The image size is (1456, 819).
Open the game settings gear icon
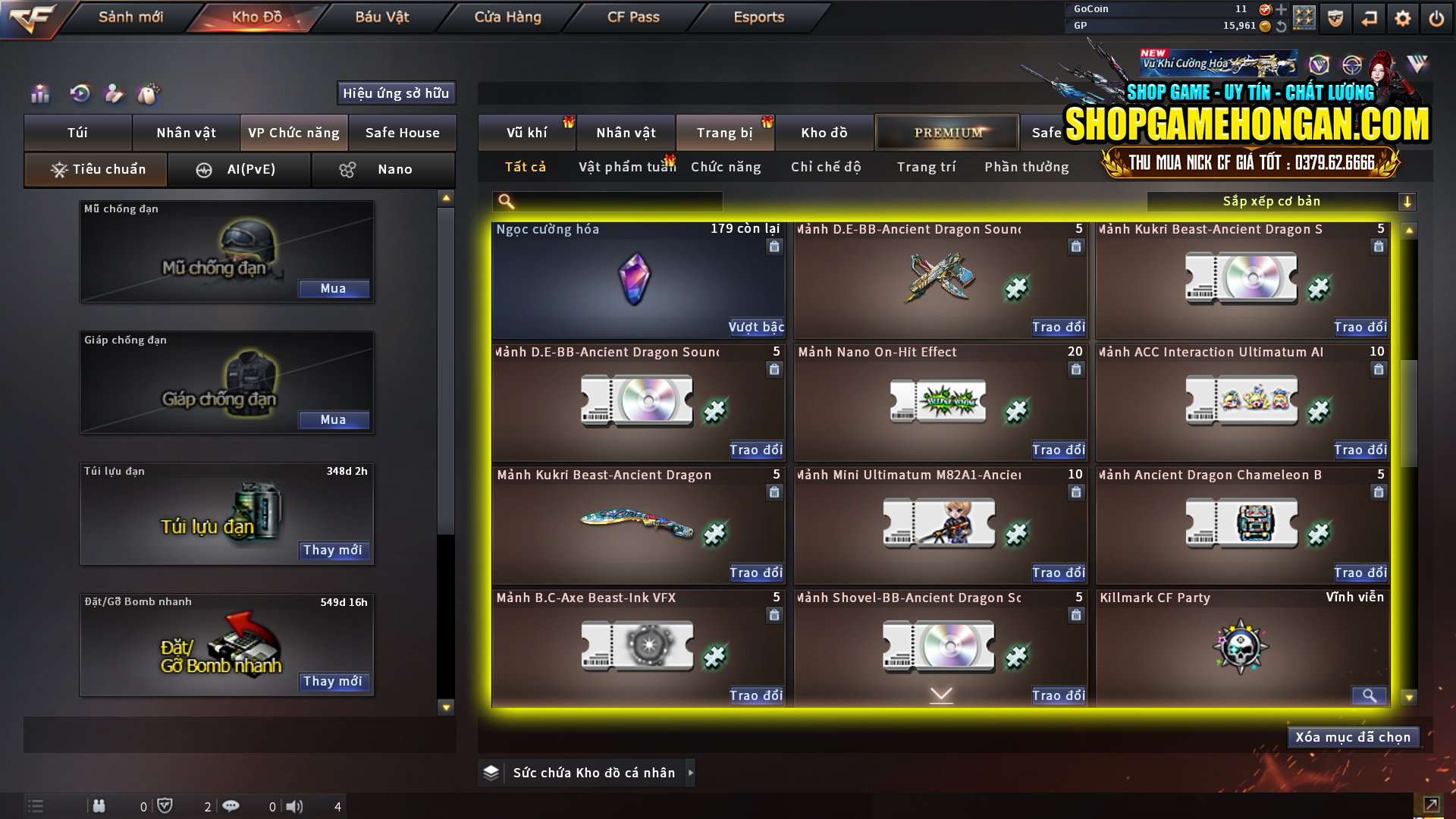click(1404, 18)
